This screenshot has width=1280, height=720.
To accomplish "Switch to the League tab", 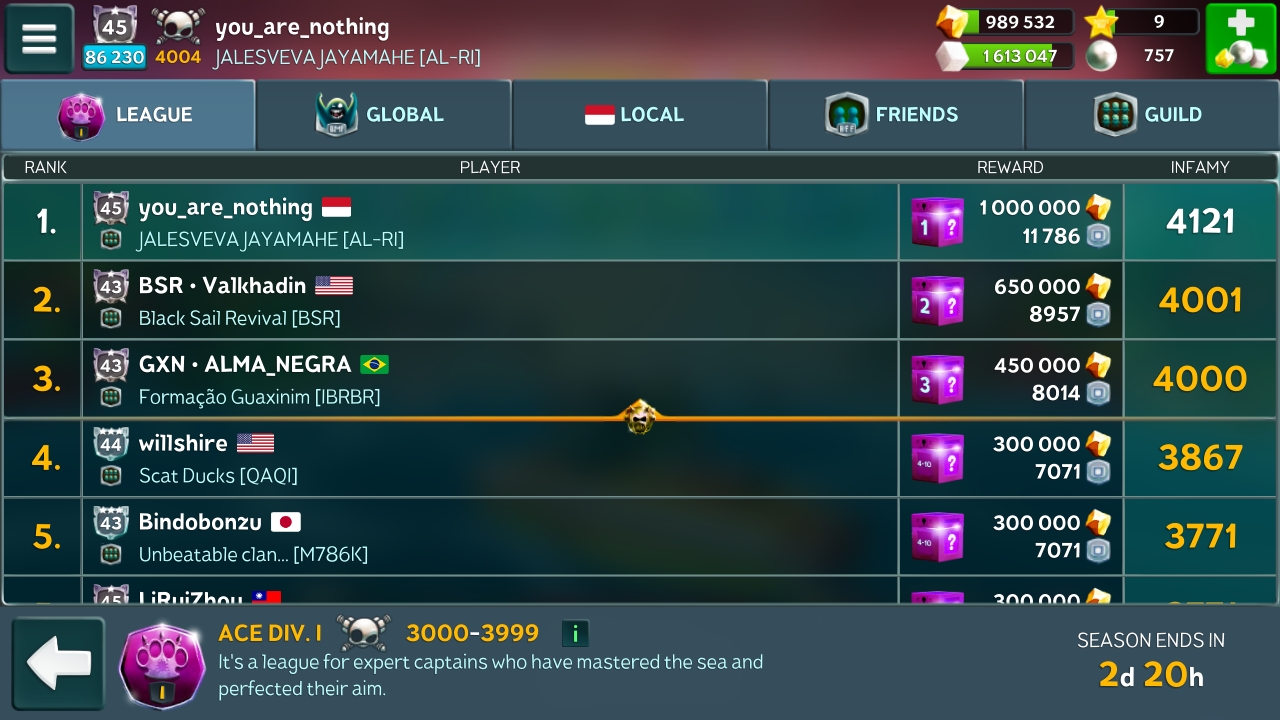I will click(128, 115).
